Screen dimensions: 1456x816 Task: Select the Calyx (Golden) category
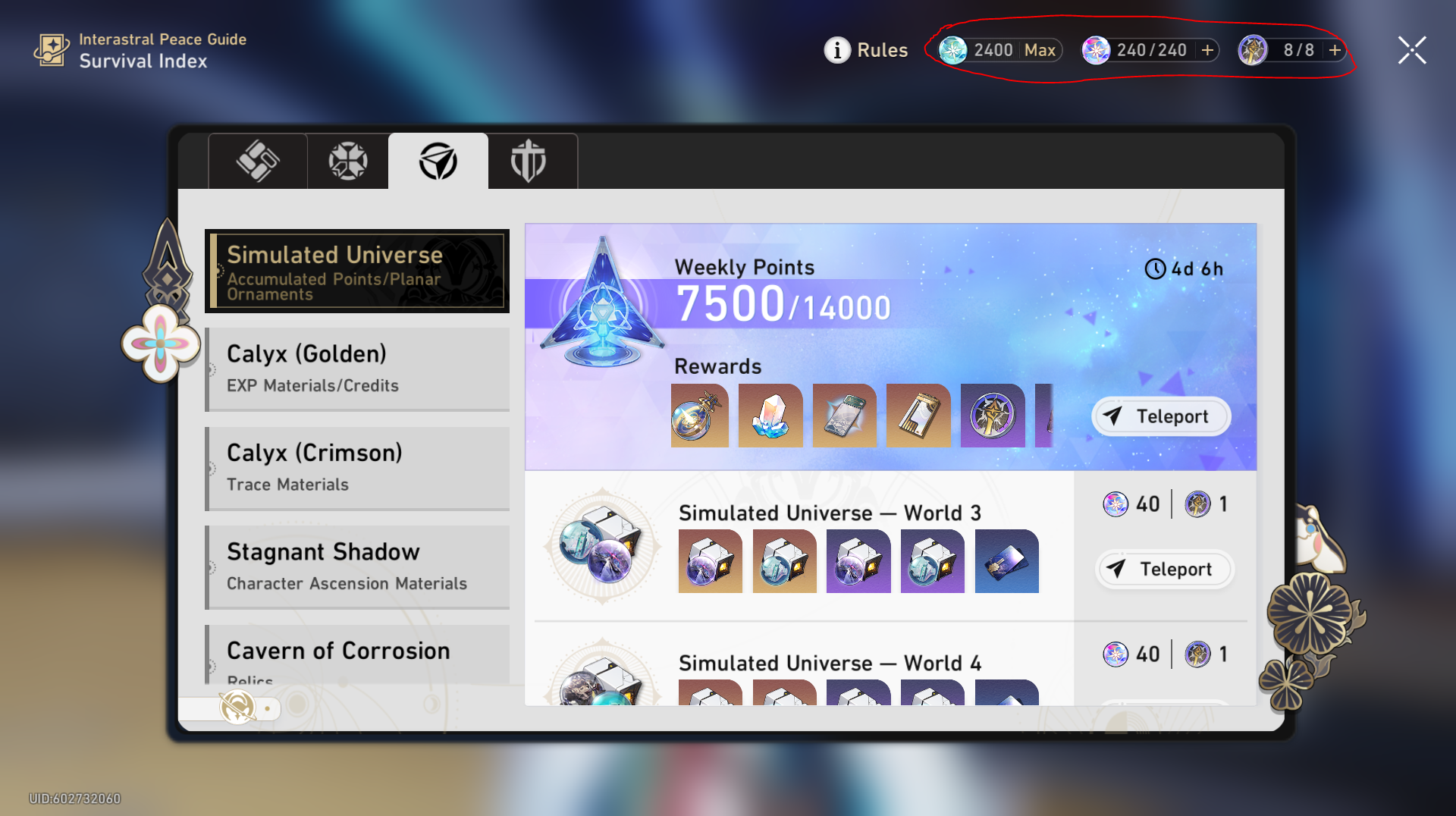(356, 369)
